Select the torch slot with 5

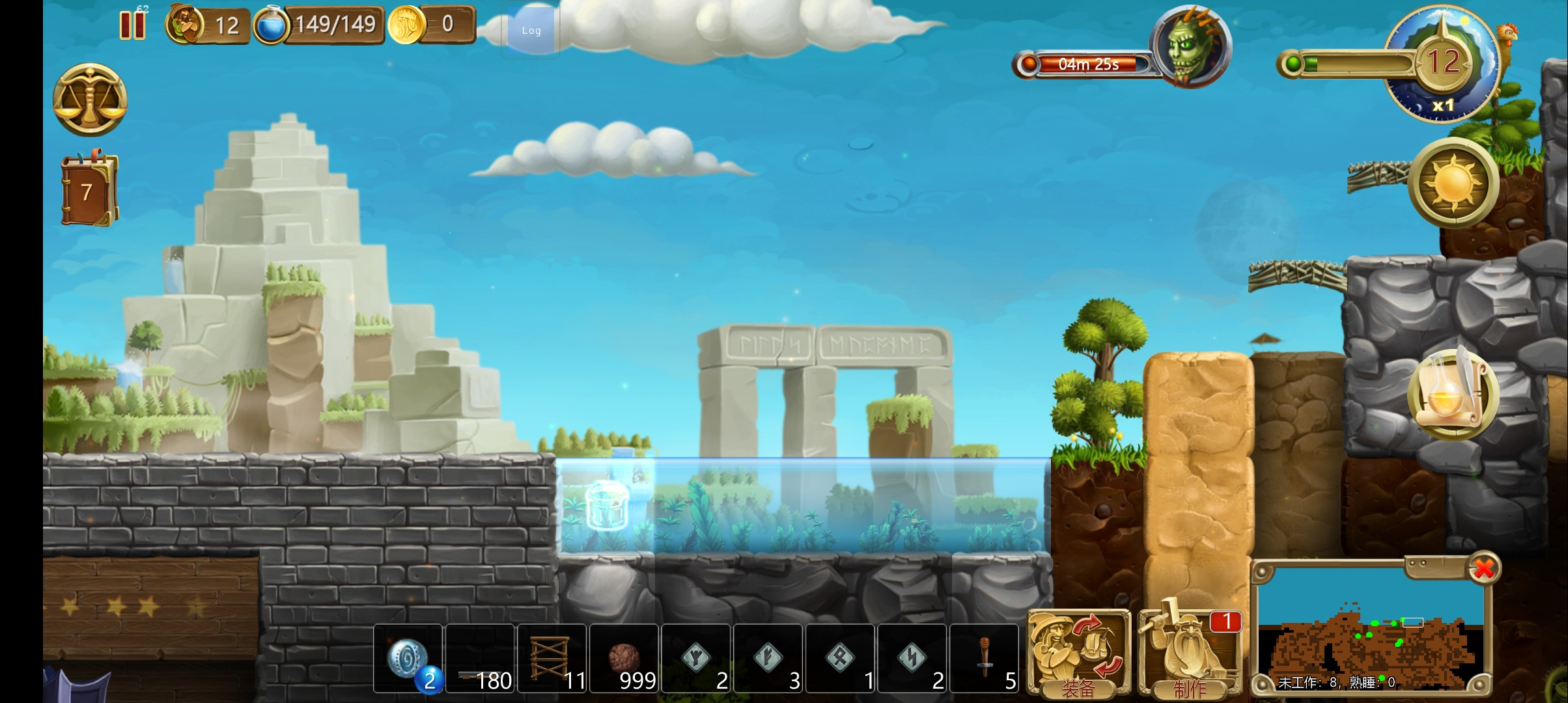coord(985,659)
